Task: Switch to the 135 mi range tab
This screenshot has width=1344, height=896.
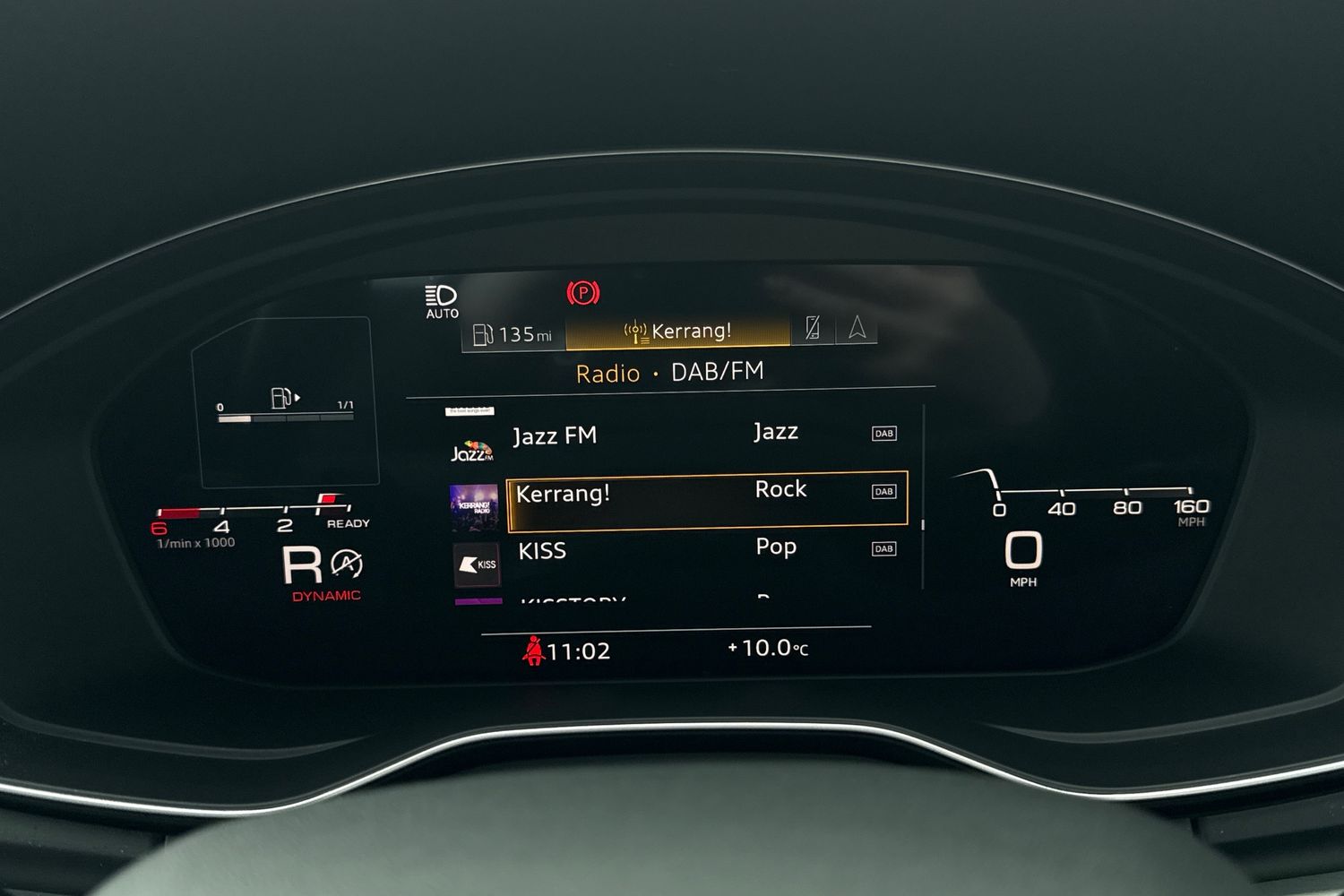Action: [x=513, y=335]
